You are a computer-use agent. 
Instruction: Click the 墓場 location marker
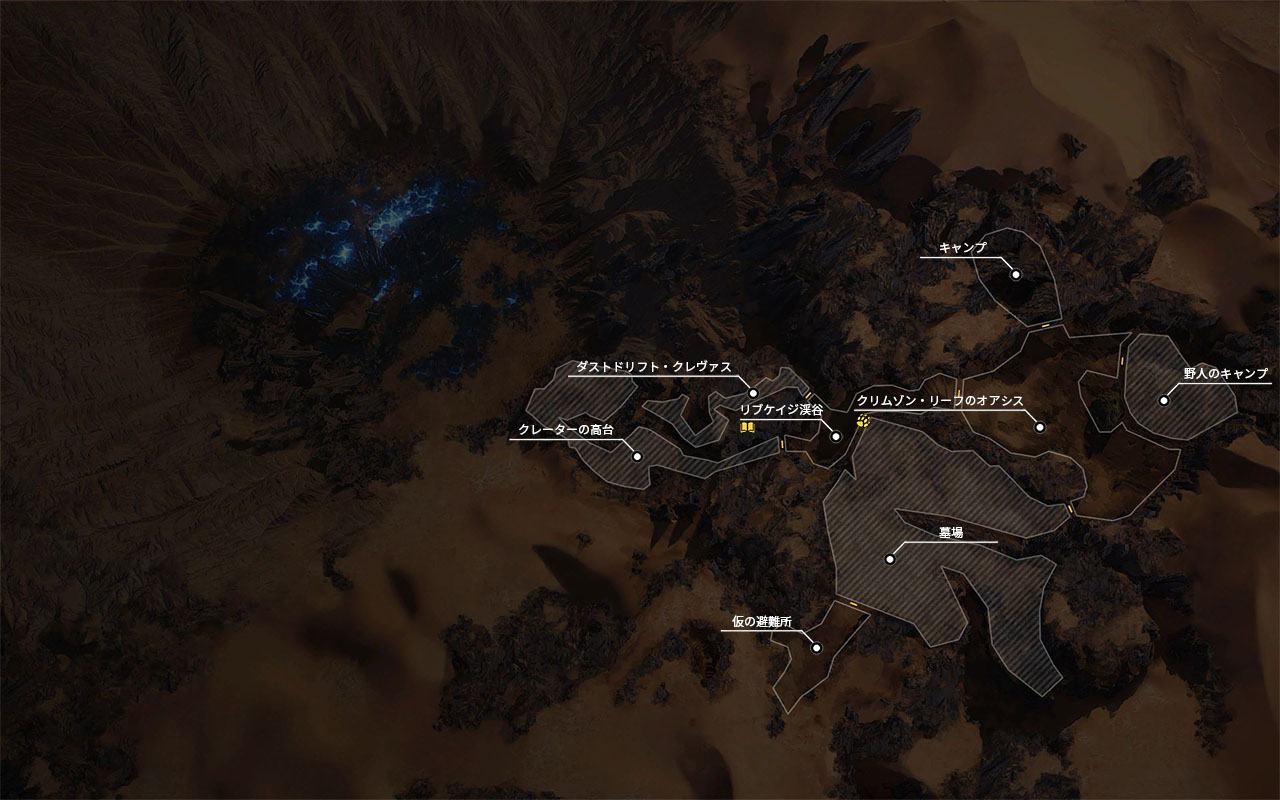point(889,559)
